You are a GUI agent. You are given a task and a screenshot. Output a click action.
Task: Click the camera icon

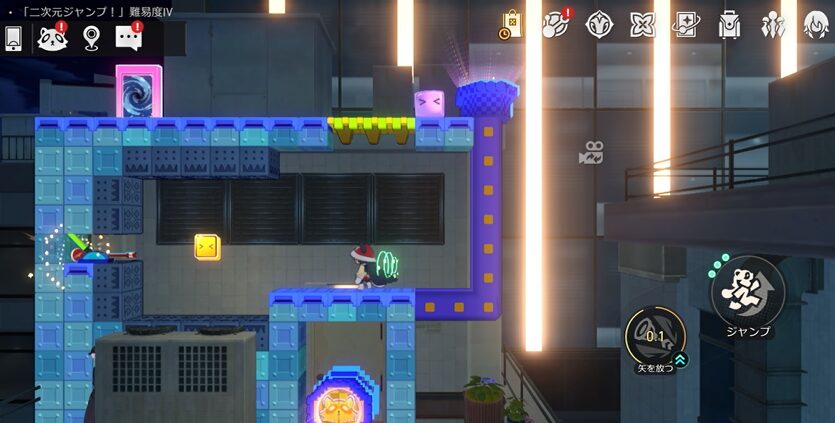[x=591, y=154]
